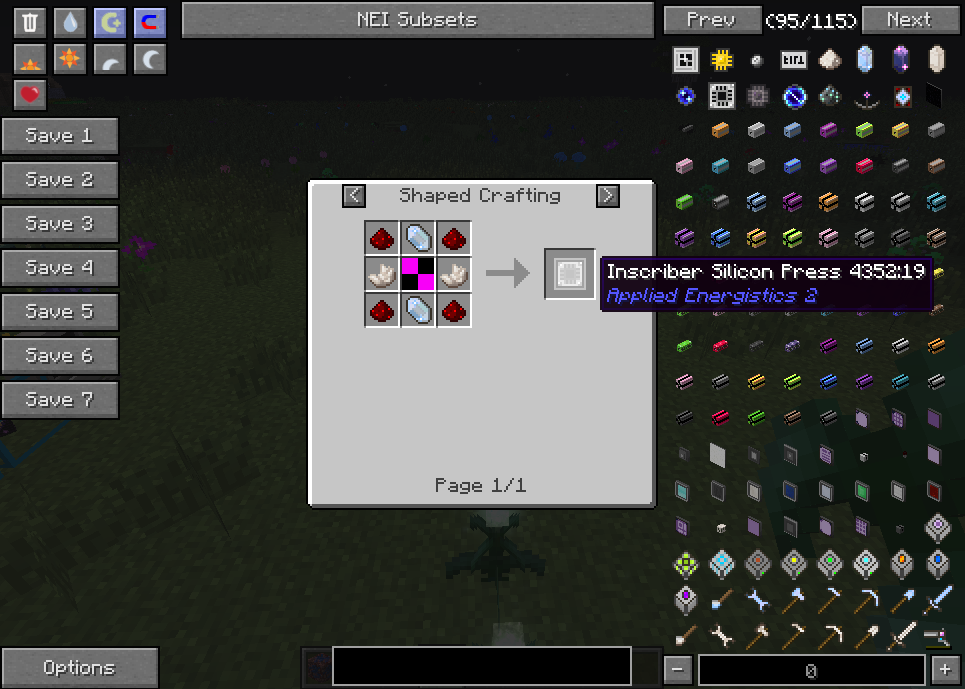The height and width of the screenshot is (689, 965).
Task: Decrease item quantity with the minus button
Action: (678, 670)
